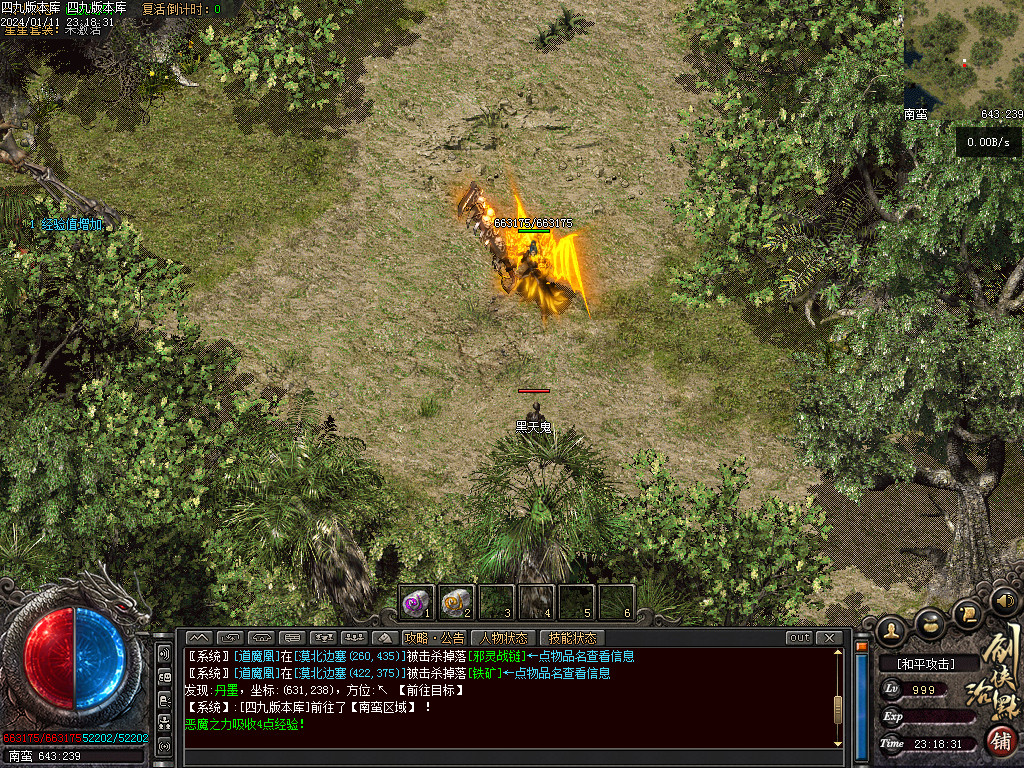Switch to the 人物状态 tab
Viewport: 1024px width, 768px height.
503,638
